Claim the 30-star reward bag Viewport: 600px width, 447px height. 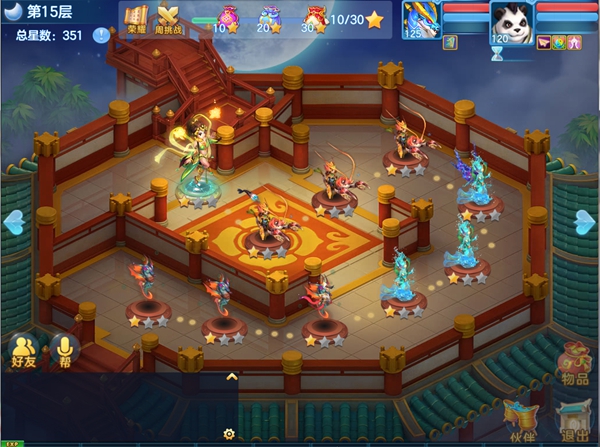tap(314, 17)
